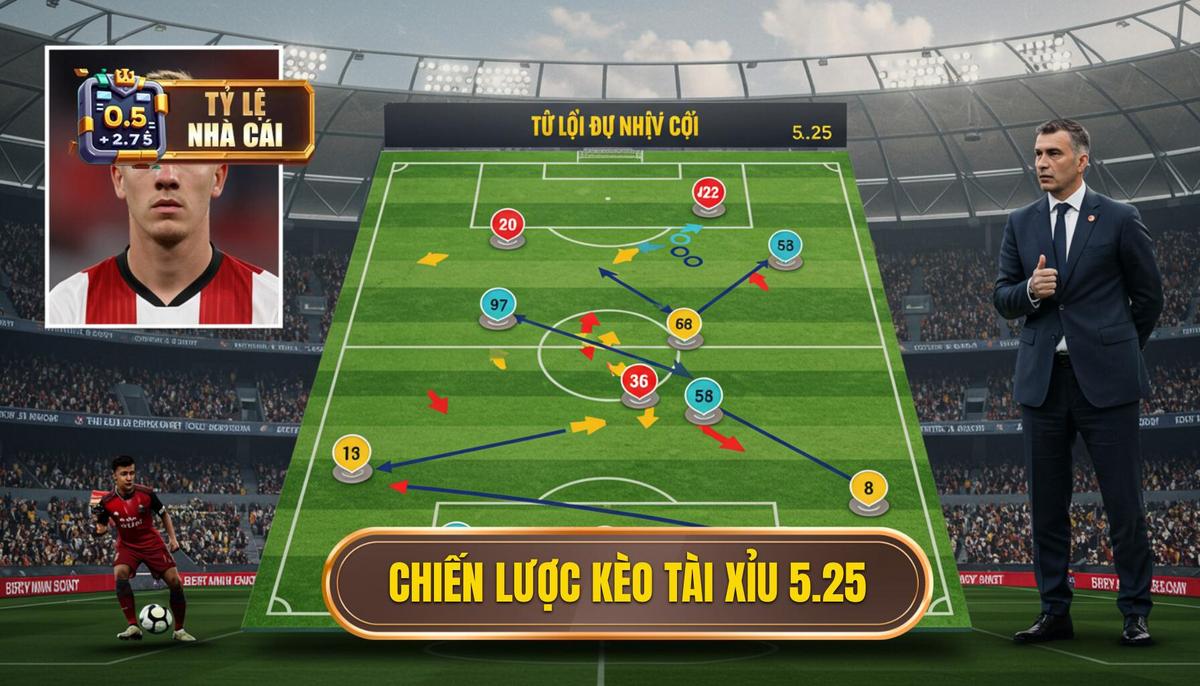The height and width of the screenshot is (686, 1200).
Task: Choose the yellow number 13 player marker
Action: pos(351,454)
